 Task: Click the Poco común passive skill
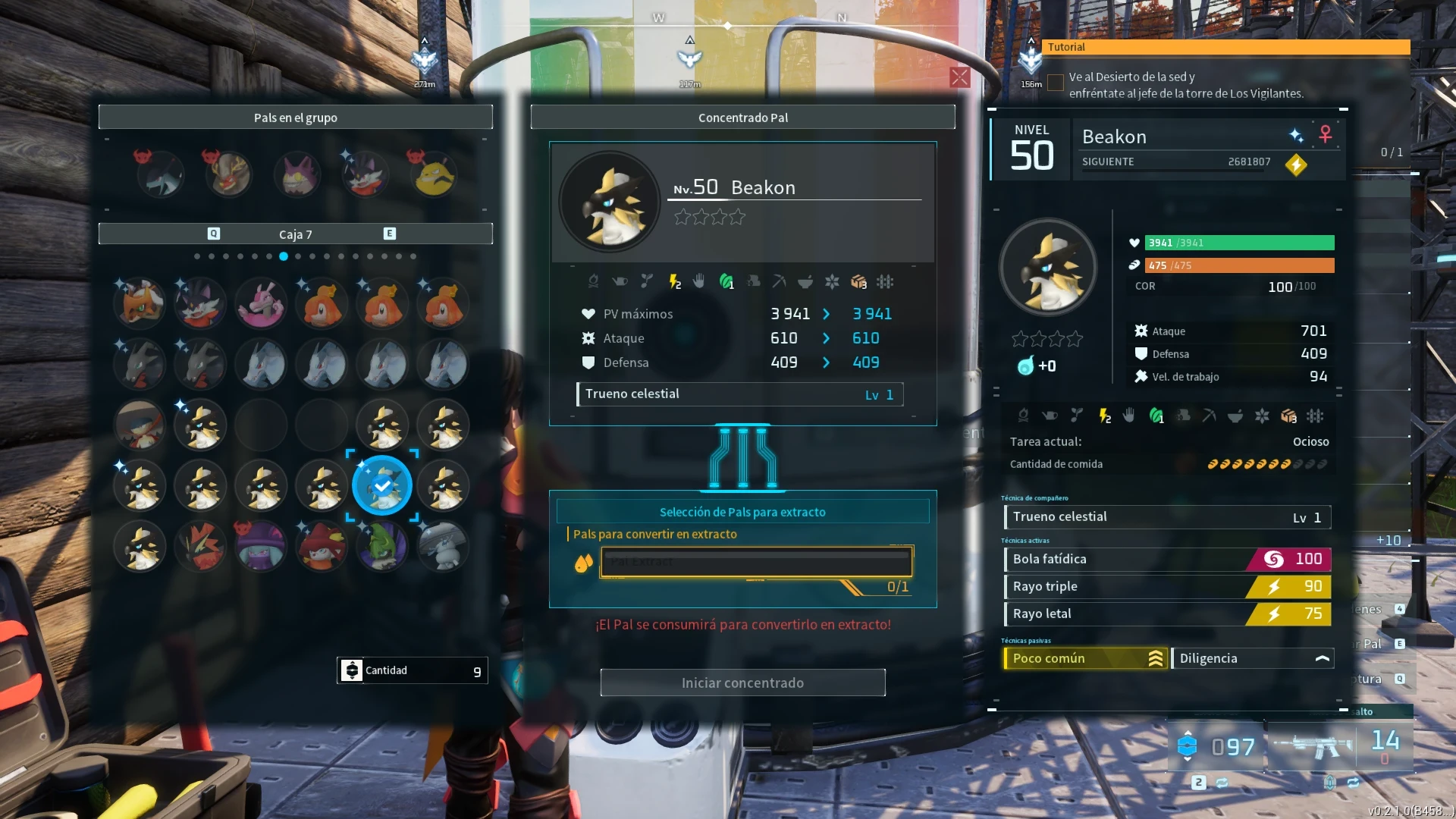click(1085, 658)
